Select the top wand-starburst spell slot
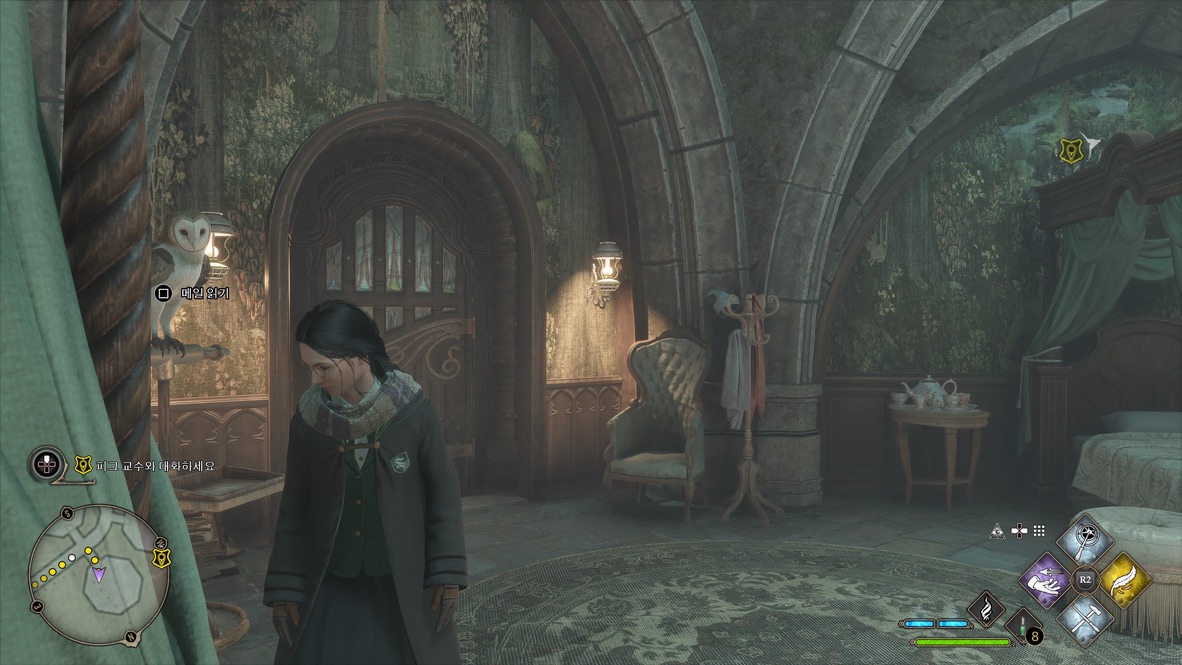1182x665 pixels. click(x=1085, y=542)
